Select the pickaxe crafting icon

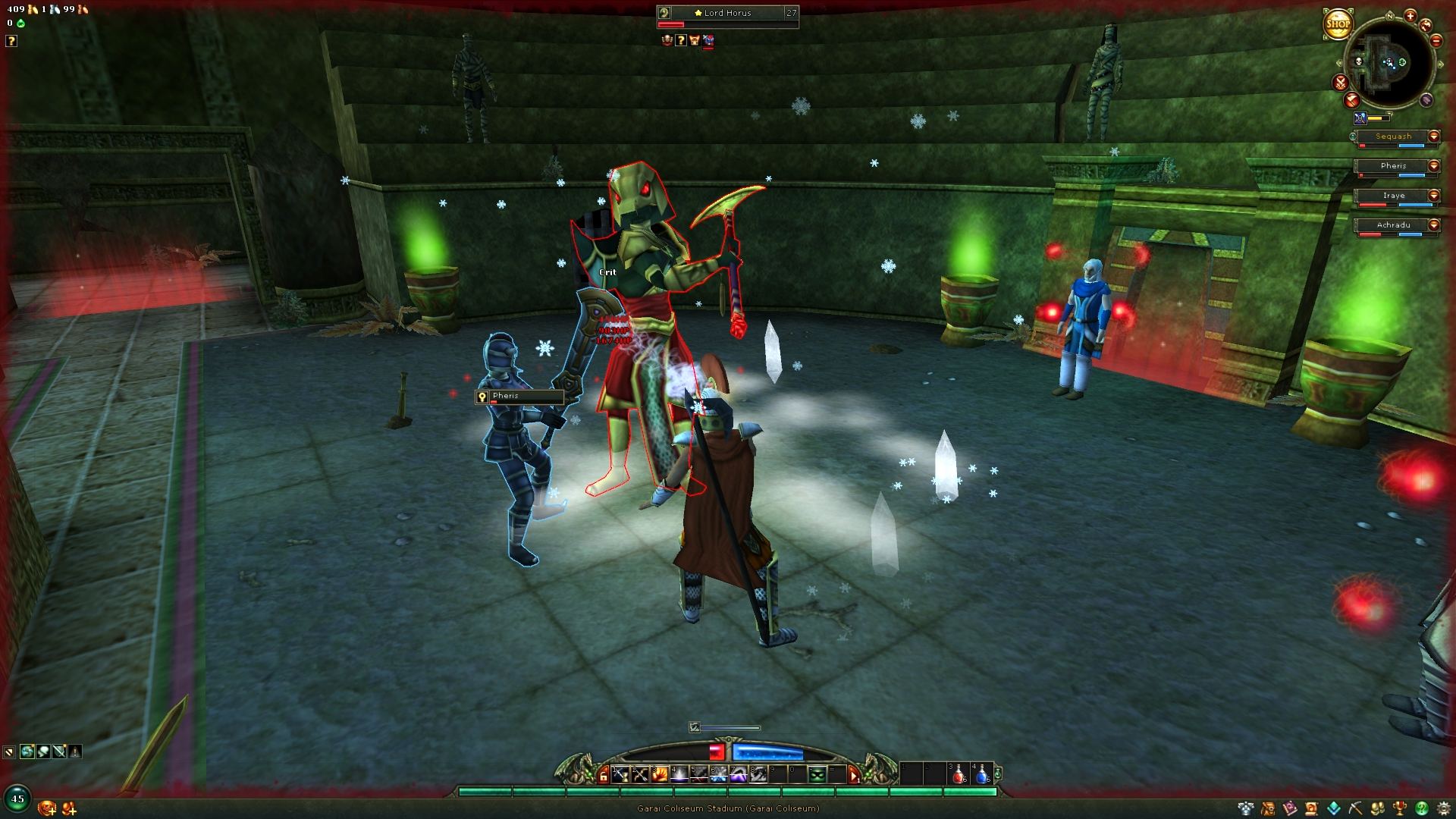[x=1356, y=808]
